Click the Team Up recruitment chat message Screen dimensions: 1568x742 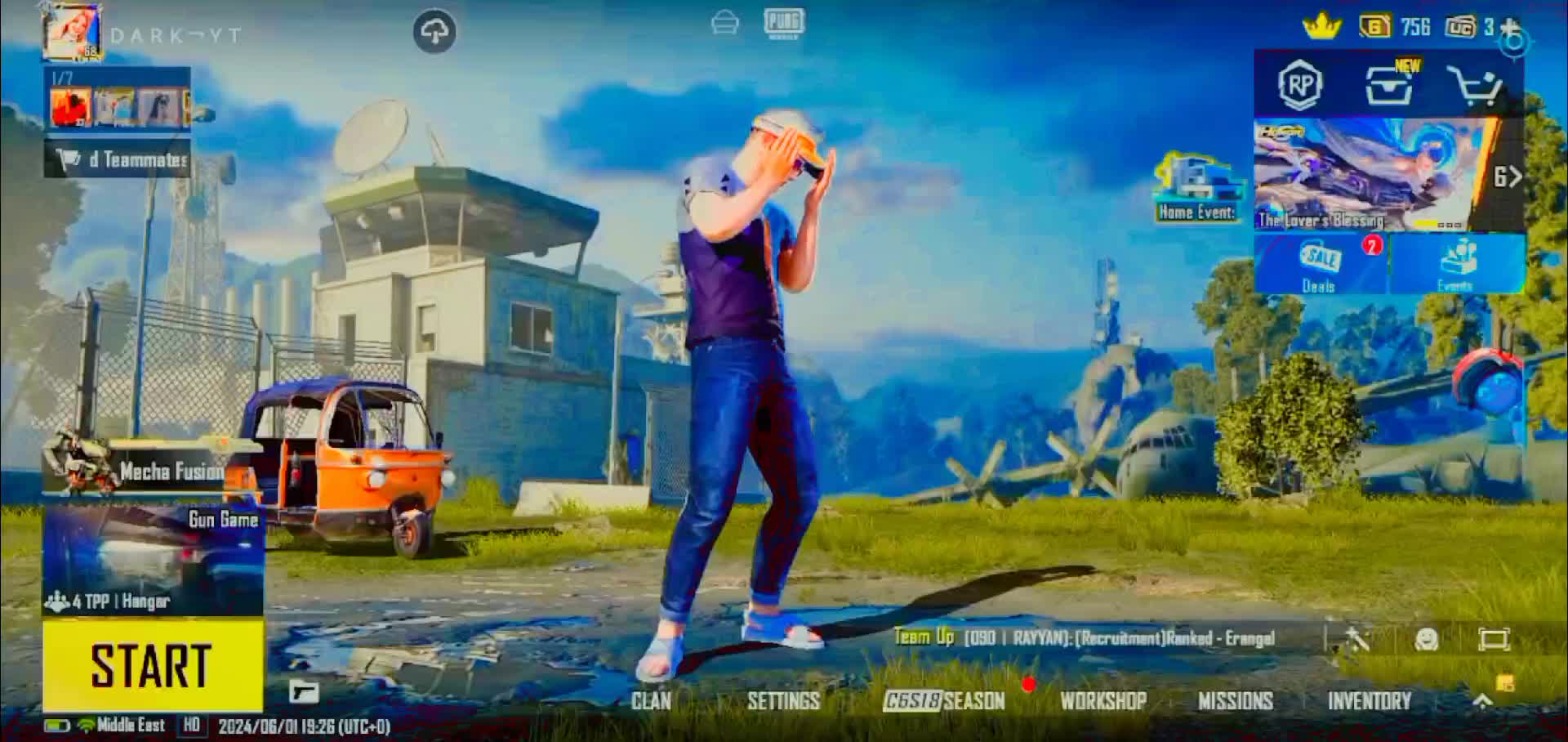click(x=1085, y=637)
